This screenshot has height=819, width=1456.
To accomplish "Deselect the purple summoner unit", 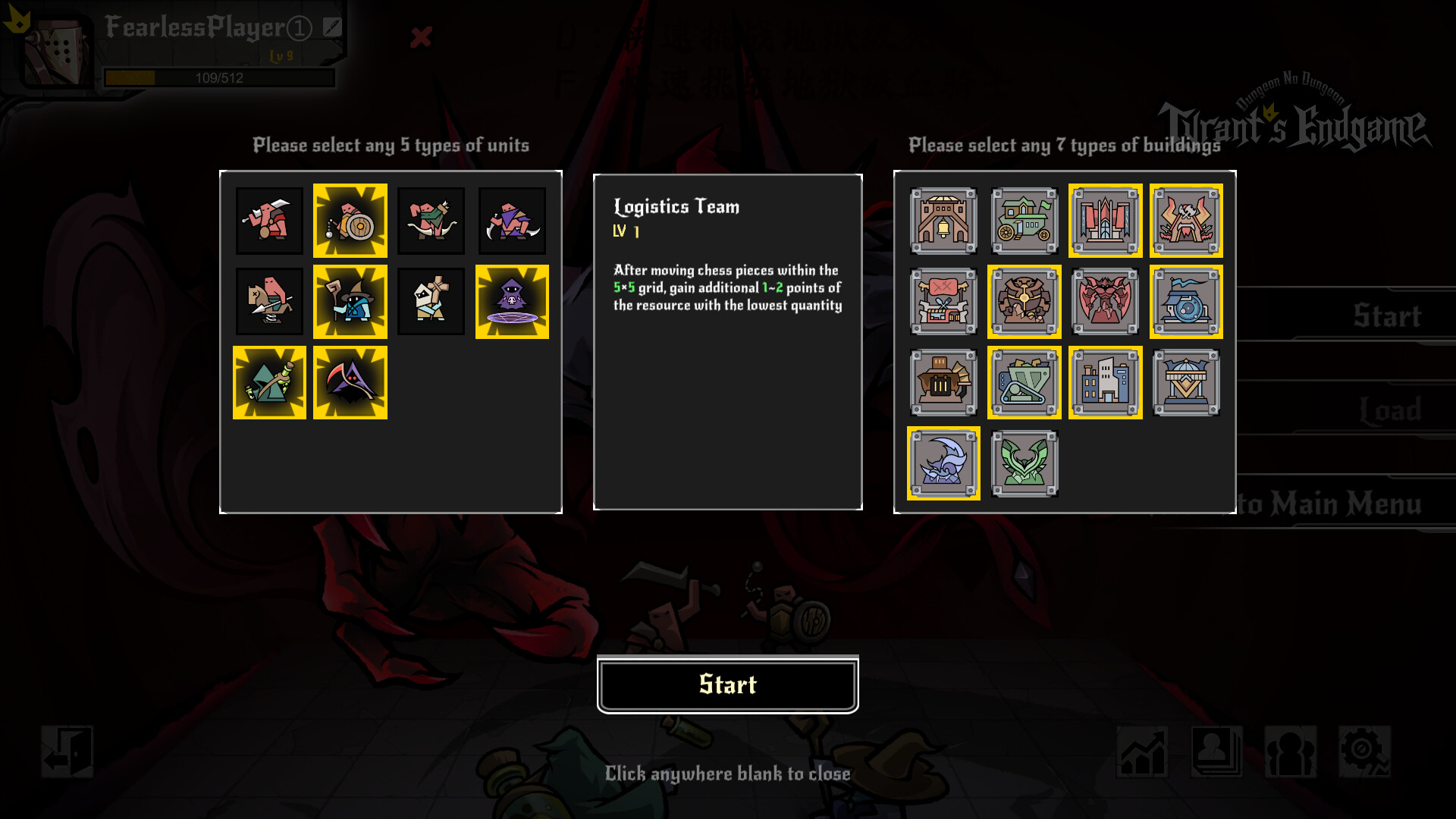I will click(512, 301).
